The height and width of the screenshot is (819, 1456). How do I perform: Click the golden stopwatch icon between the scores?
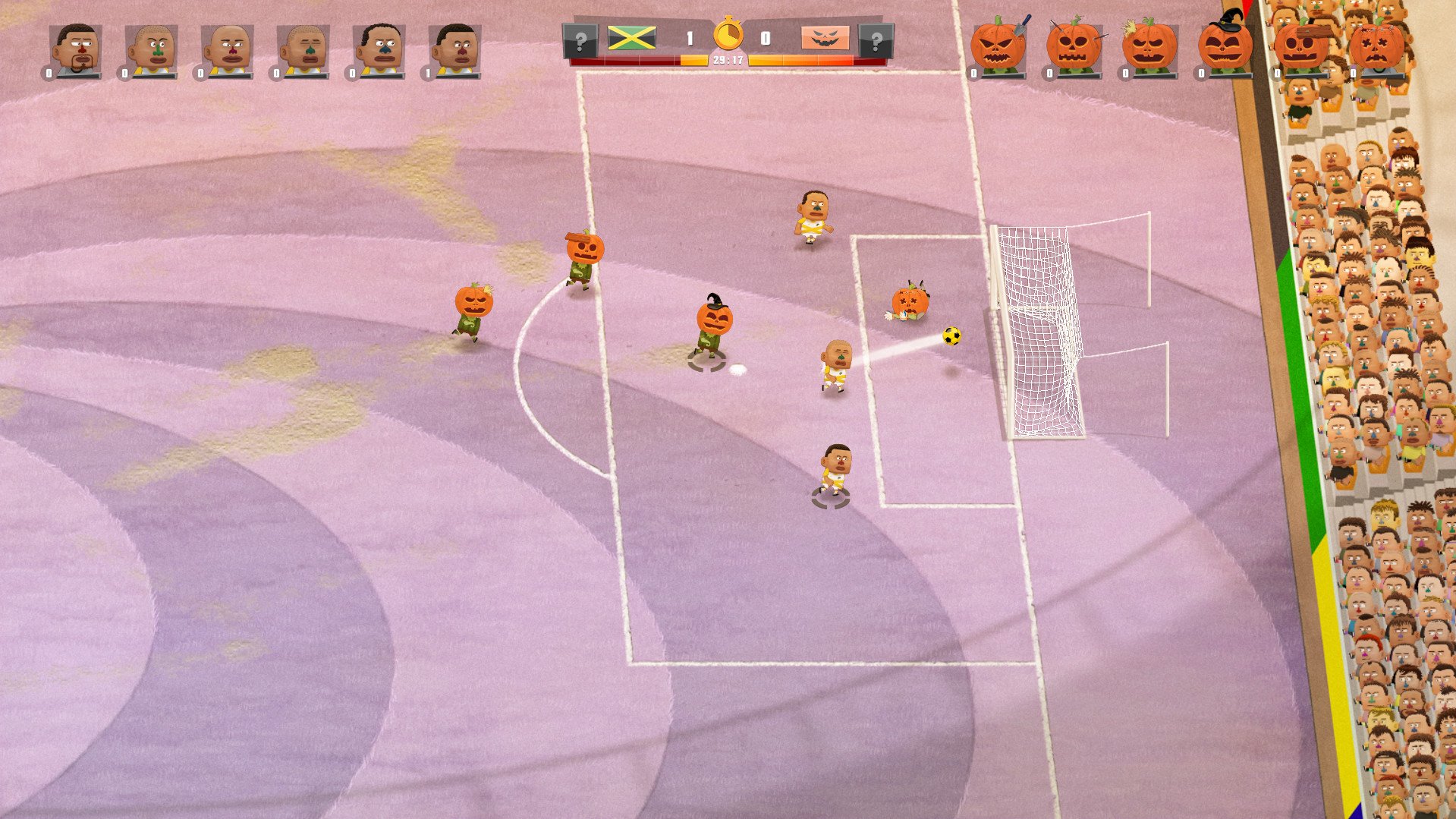click(727, 35)
